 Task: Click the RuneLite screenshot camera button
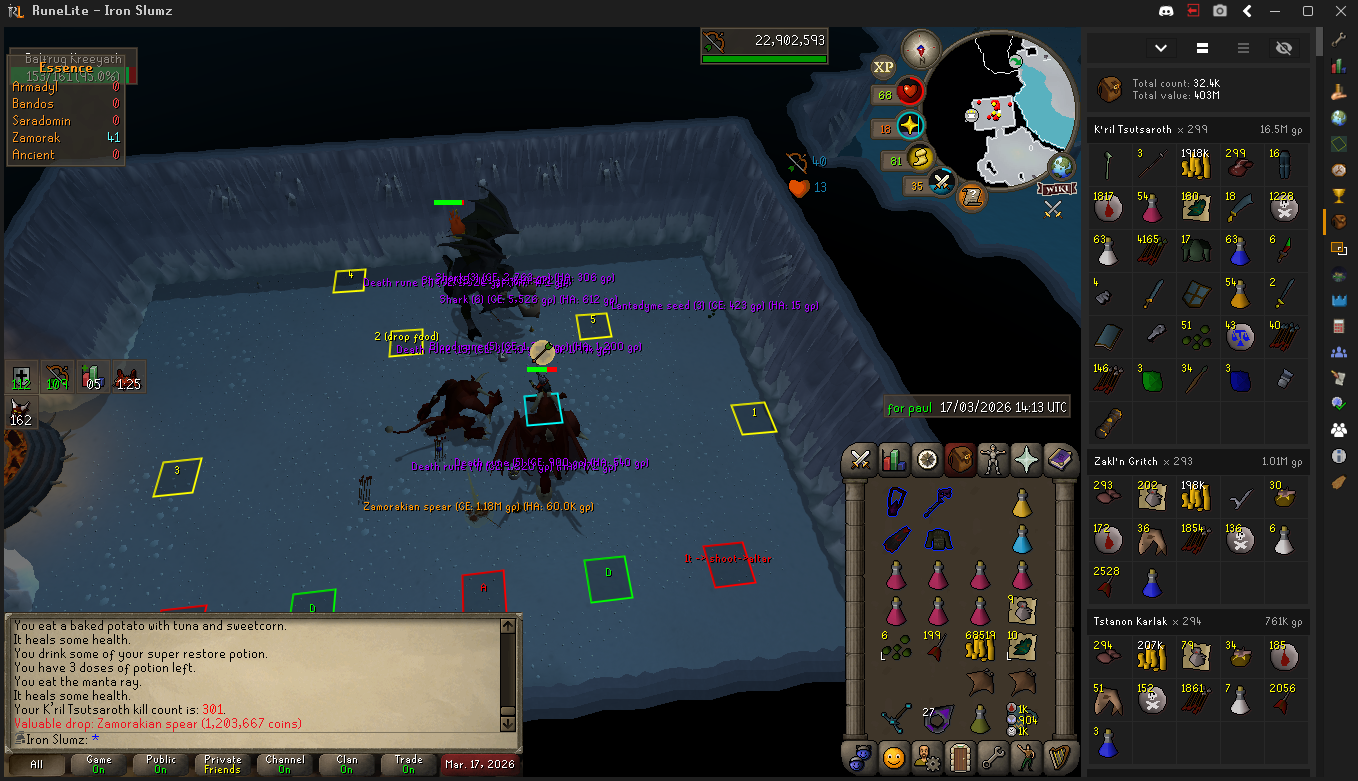pos(1220,11)
